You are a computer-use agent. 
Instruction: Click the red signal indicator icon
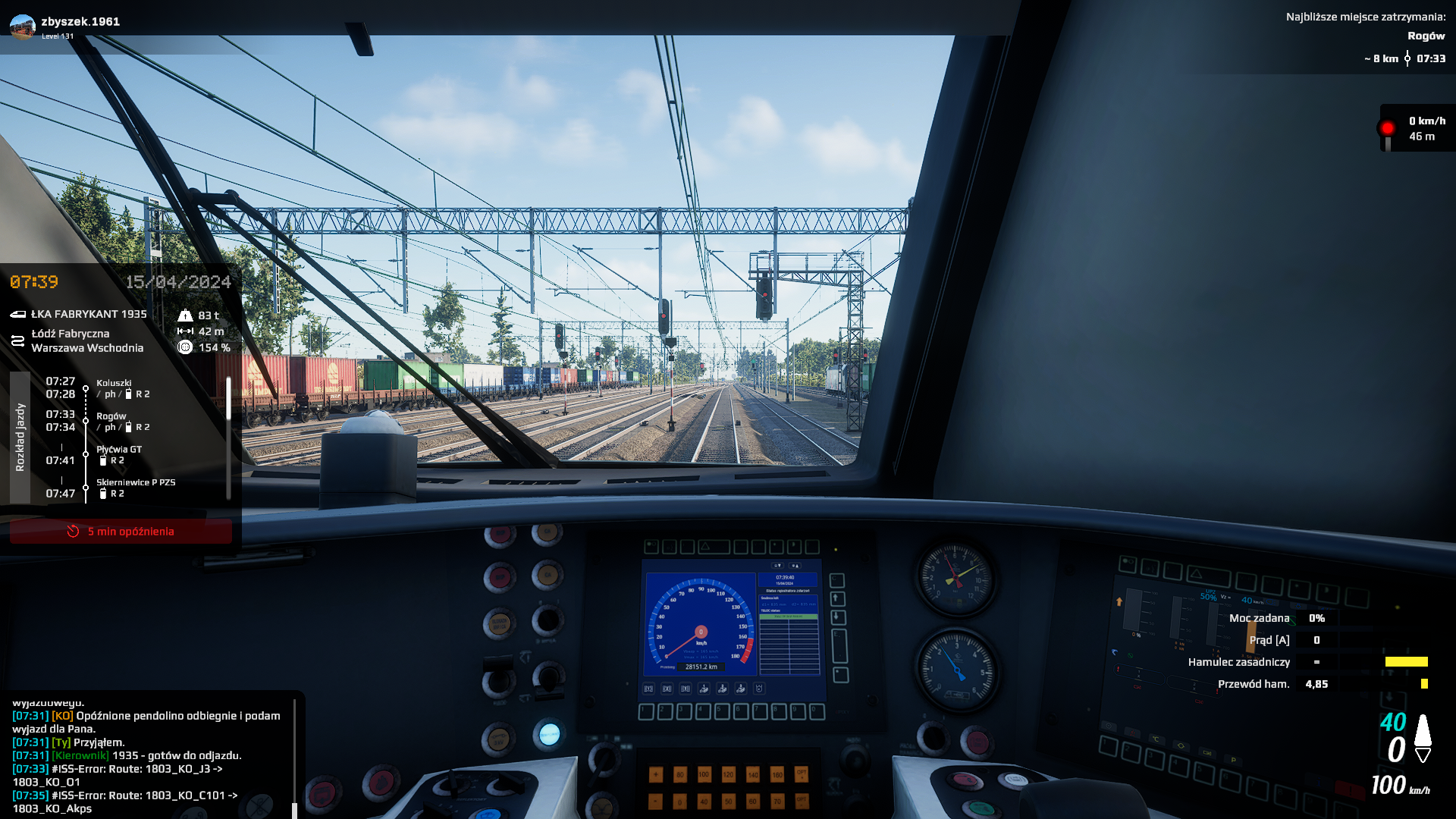point(1388,129)
